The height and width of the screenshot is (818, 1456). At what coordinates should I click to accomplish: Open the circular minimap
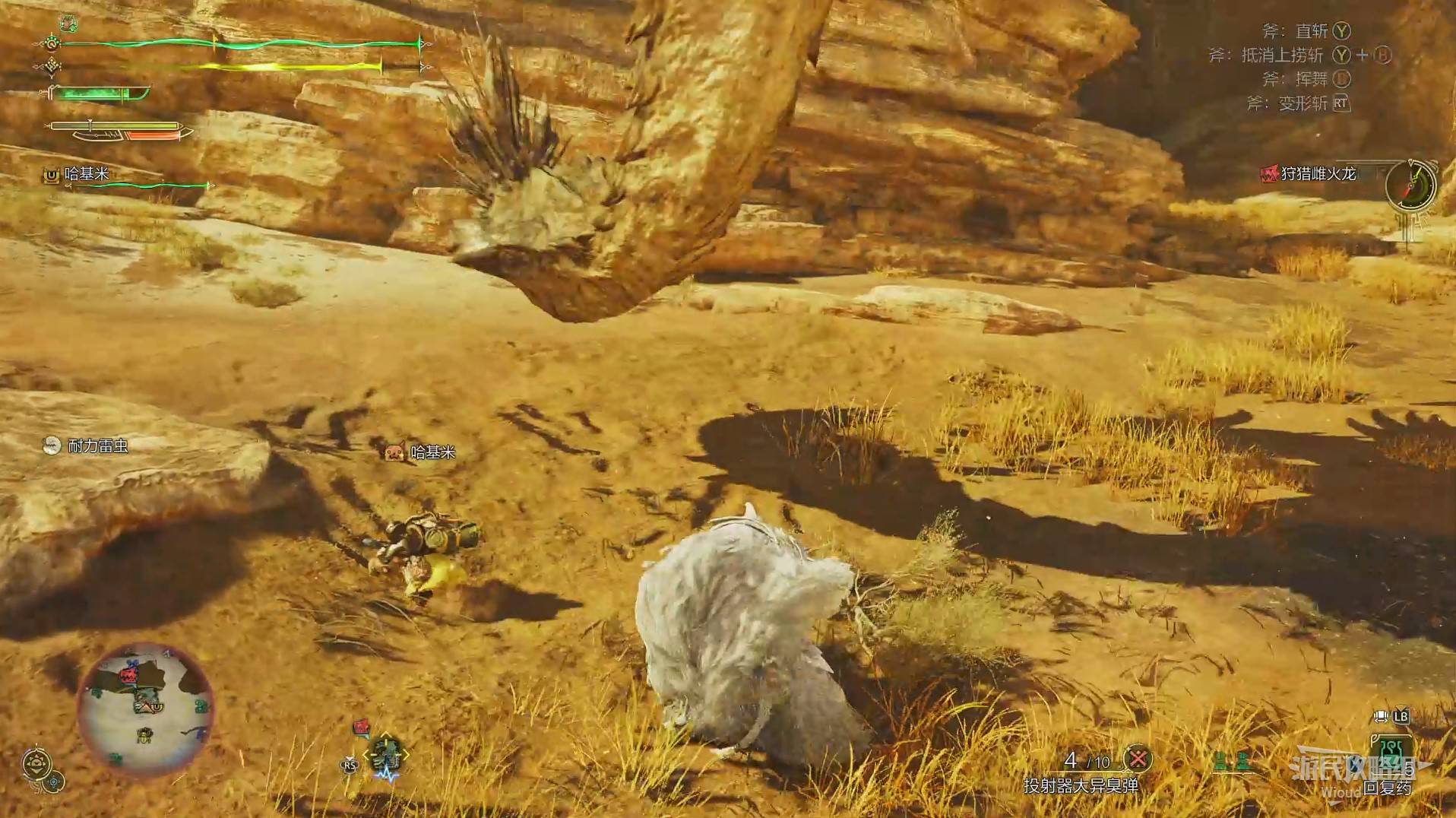click(x=145, y=709)
